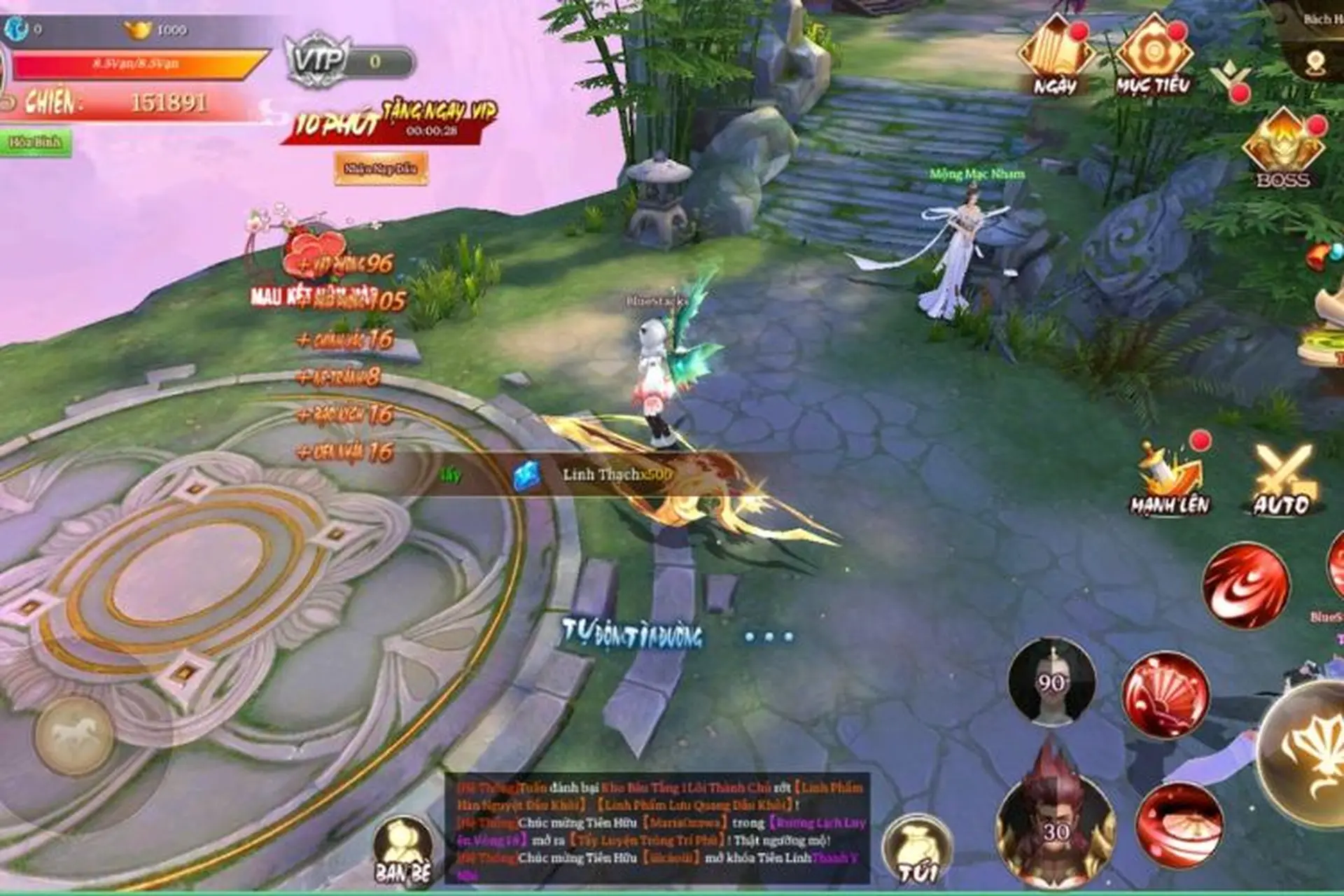Screen dimensions: 1344x896
Task: Activate the red lips skill
Action: (1179, 826)
